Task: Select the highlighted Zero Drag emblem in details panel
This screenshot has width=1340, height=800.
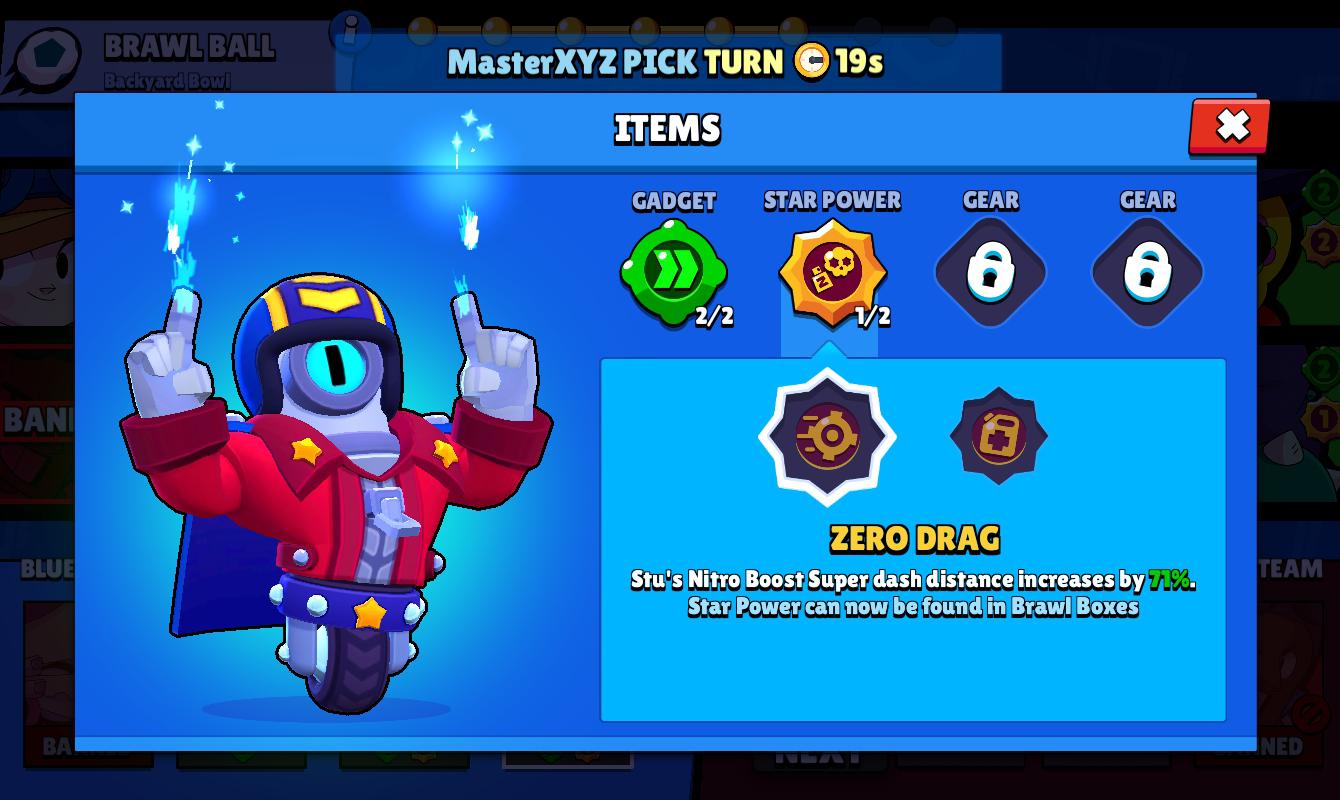Action: [827, 437]
